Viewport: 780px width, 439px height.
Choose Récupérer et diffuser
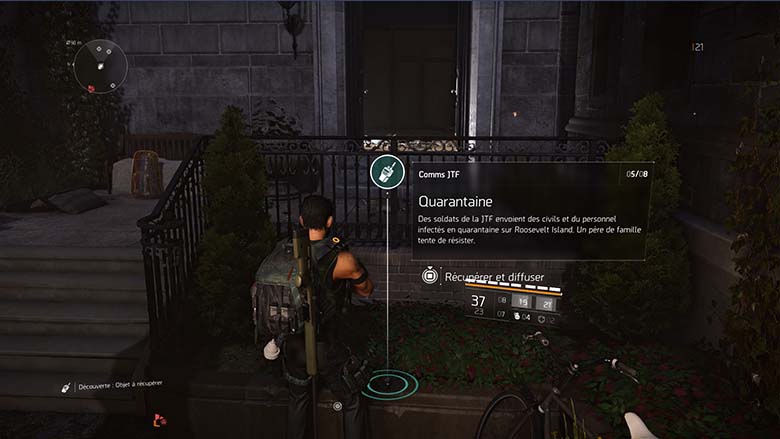489,275
